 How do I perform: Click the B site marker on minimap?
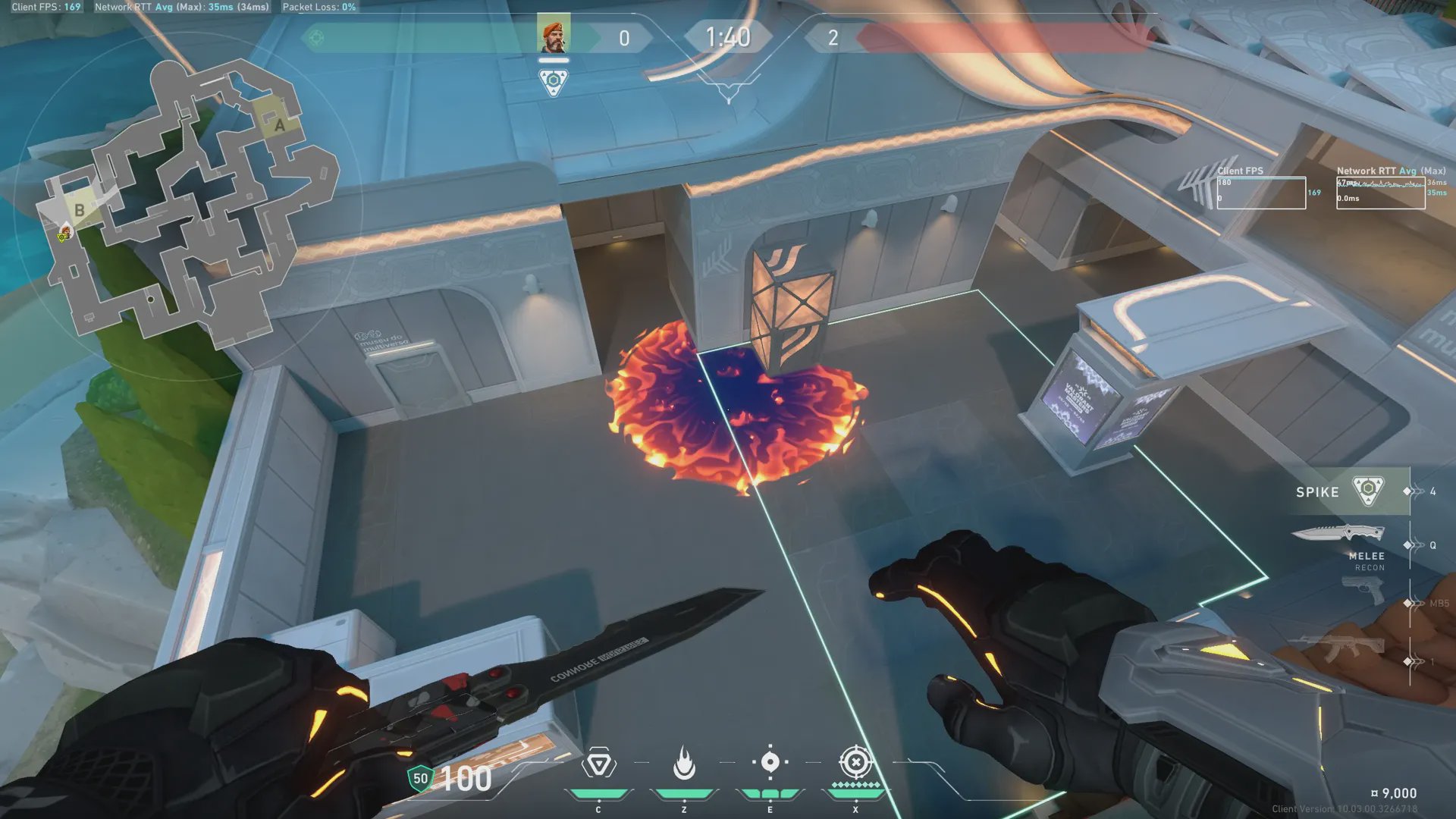tap(80, 210)
